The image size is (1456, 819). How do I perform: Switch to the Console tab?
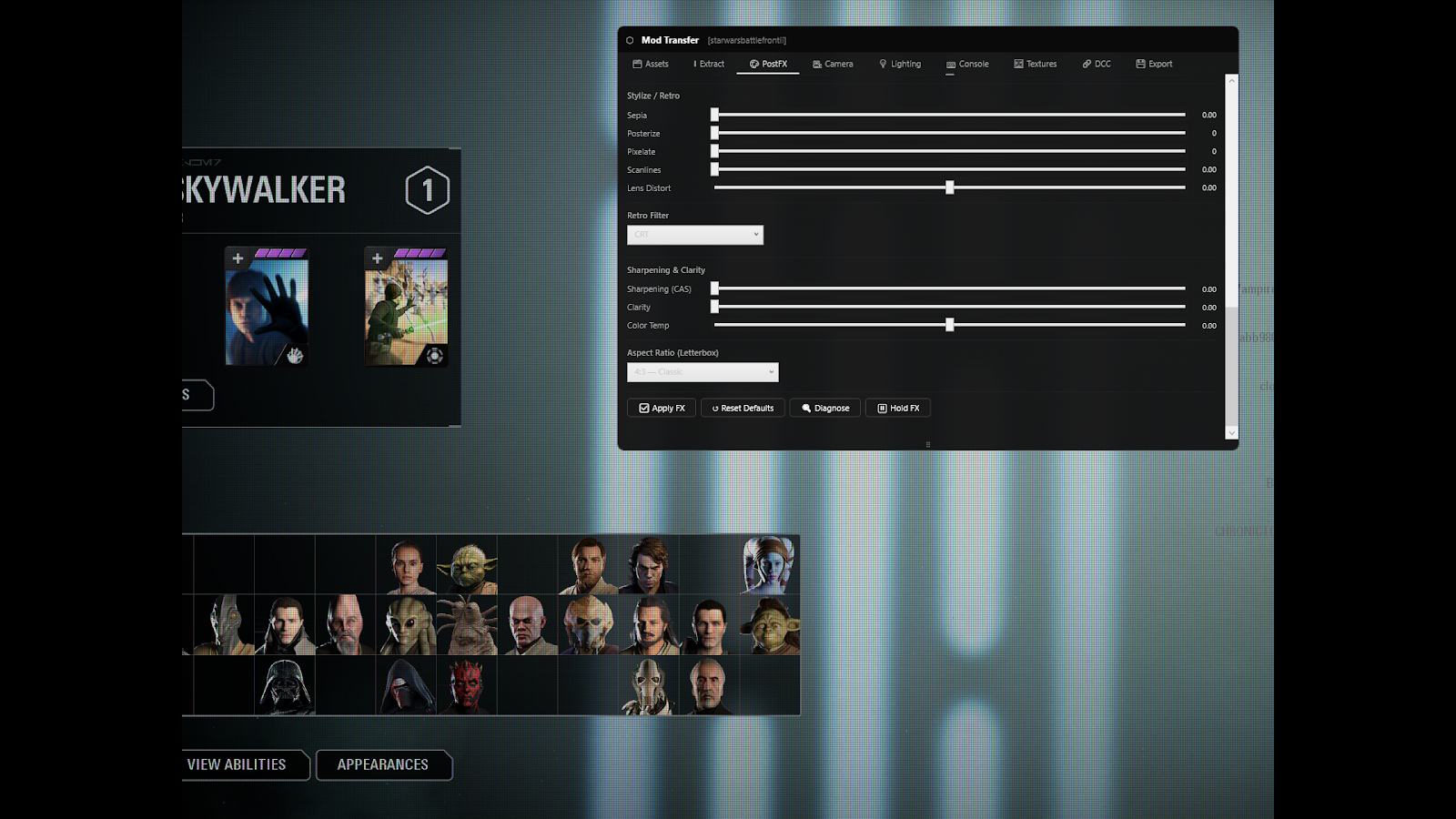tap(967, 64)
